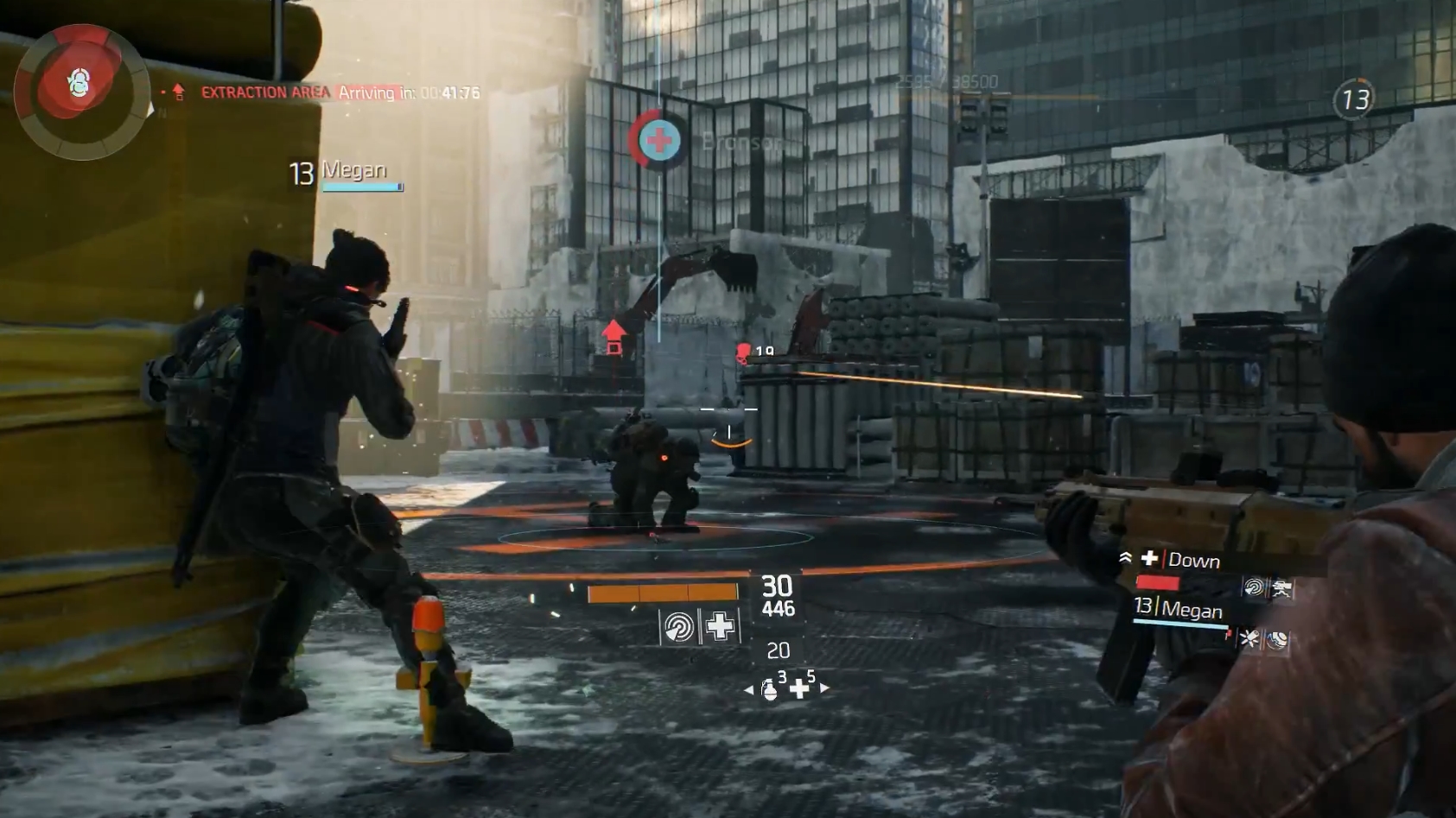Expand the double chevron beside the Down teammate
The image size is (1456, 818).
(1126, 558)
